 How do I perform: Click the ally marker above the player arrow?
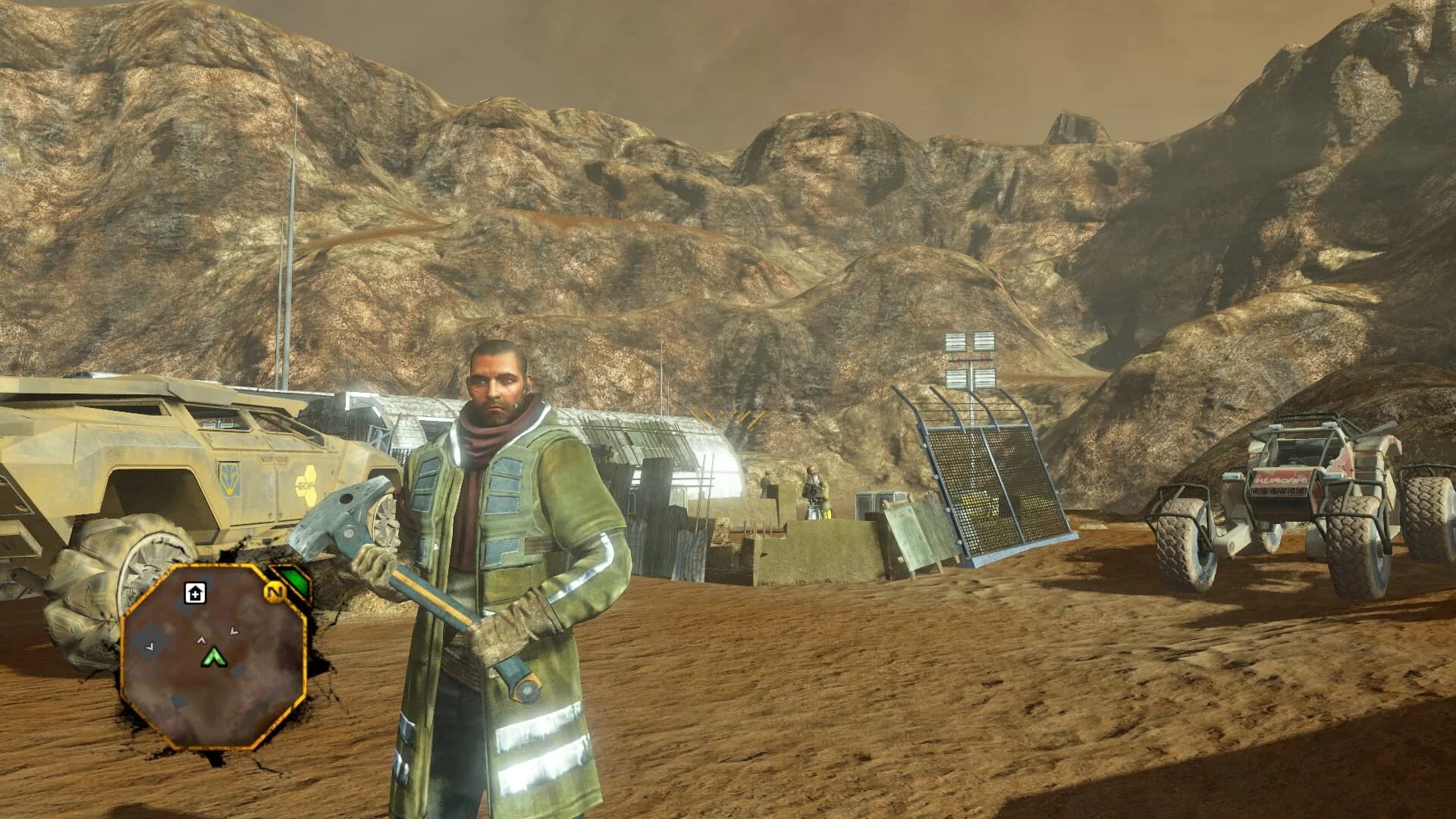(x=200, y=639)
